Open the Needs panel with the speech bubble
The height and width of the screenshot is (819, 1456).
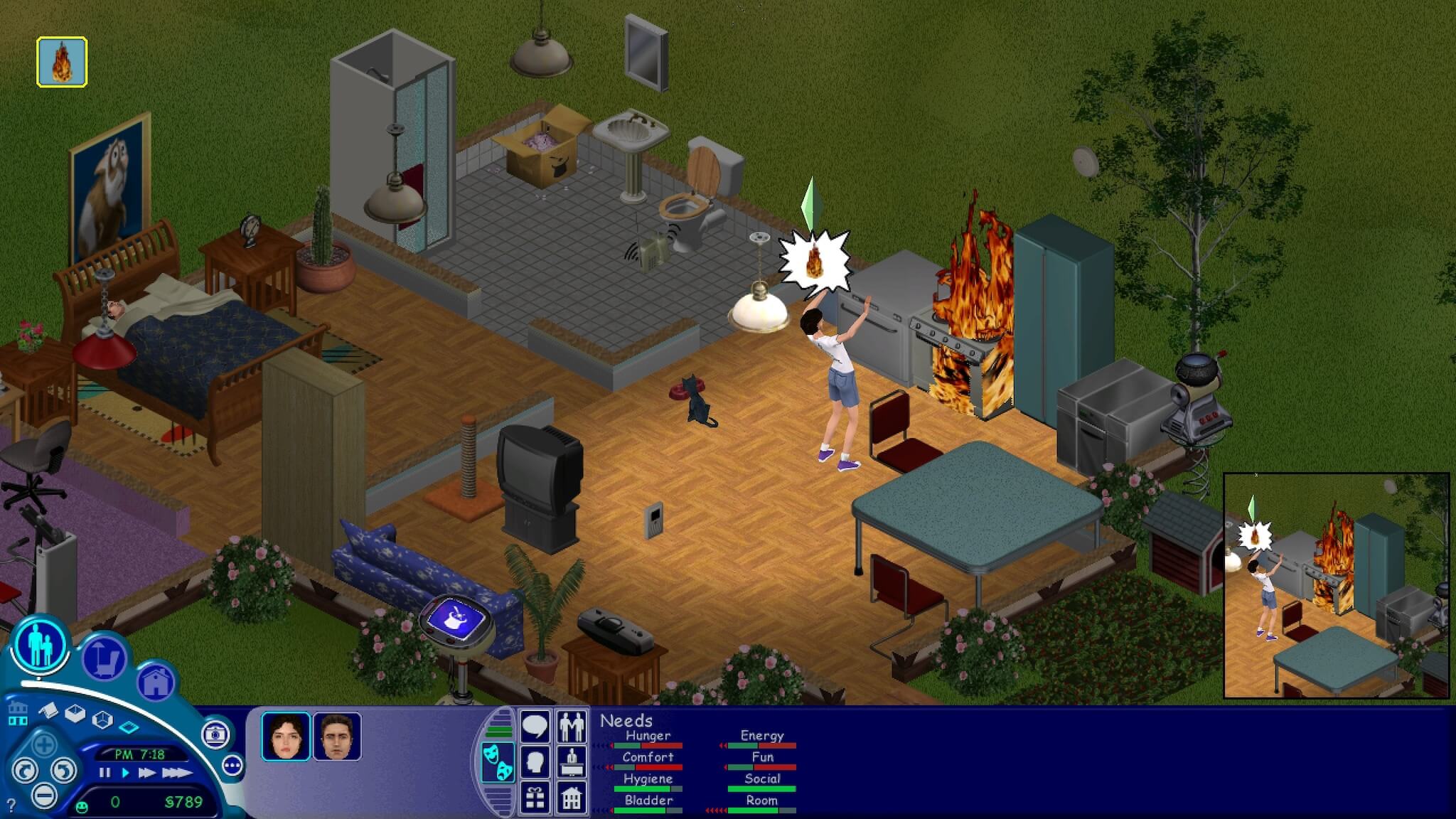[x=535, y=726]
